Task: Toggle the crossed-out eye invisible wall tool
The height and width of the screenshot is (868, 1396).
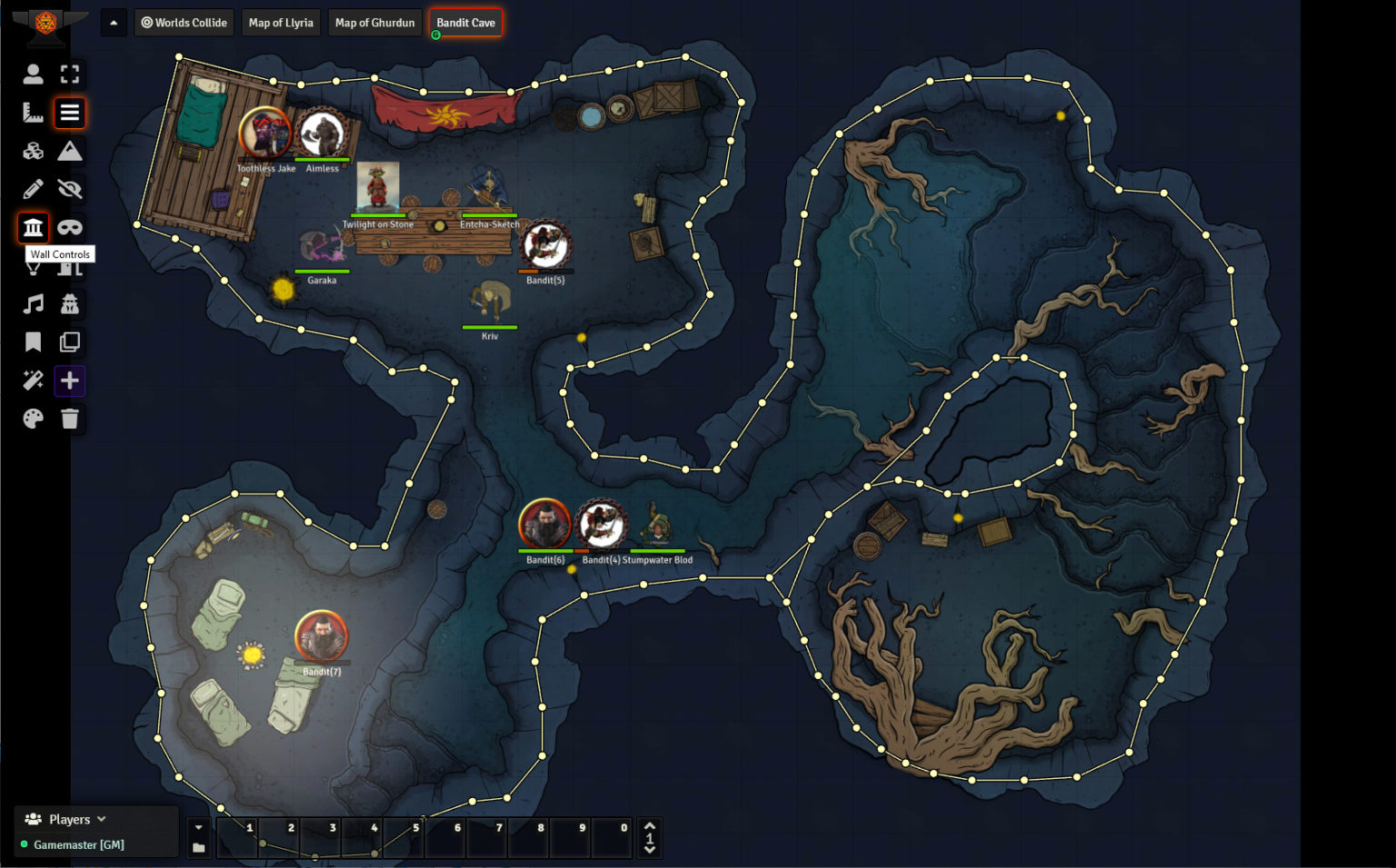Action: pyautogui.click(x=70, y=189)
